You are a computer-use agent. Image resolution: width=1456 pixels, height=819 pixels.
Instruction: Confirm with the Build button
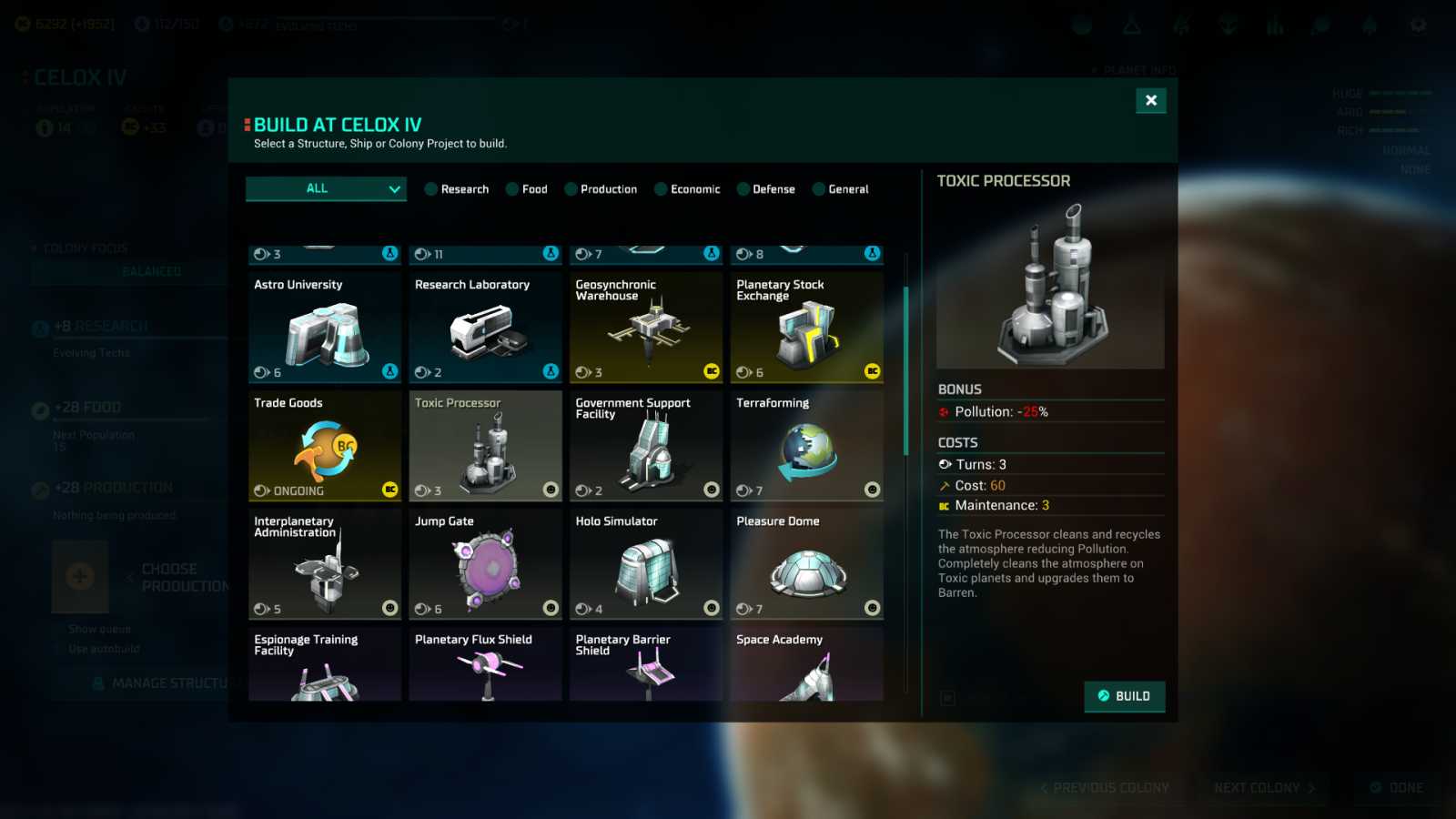pyautogui.click(x=1124, y=696)
